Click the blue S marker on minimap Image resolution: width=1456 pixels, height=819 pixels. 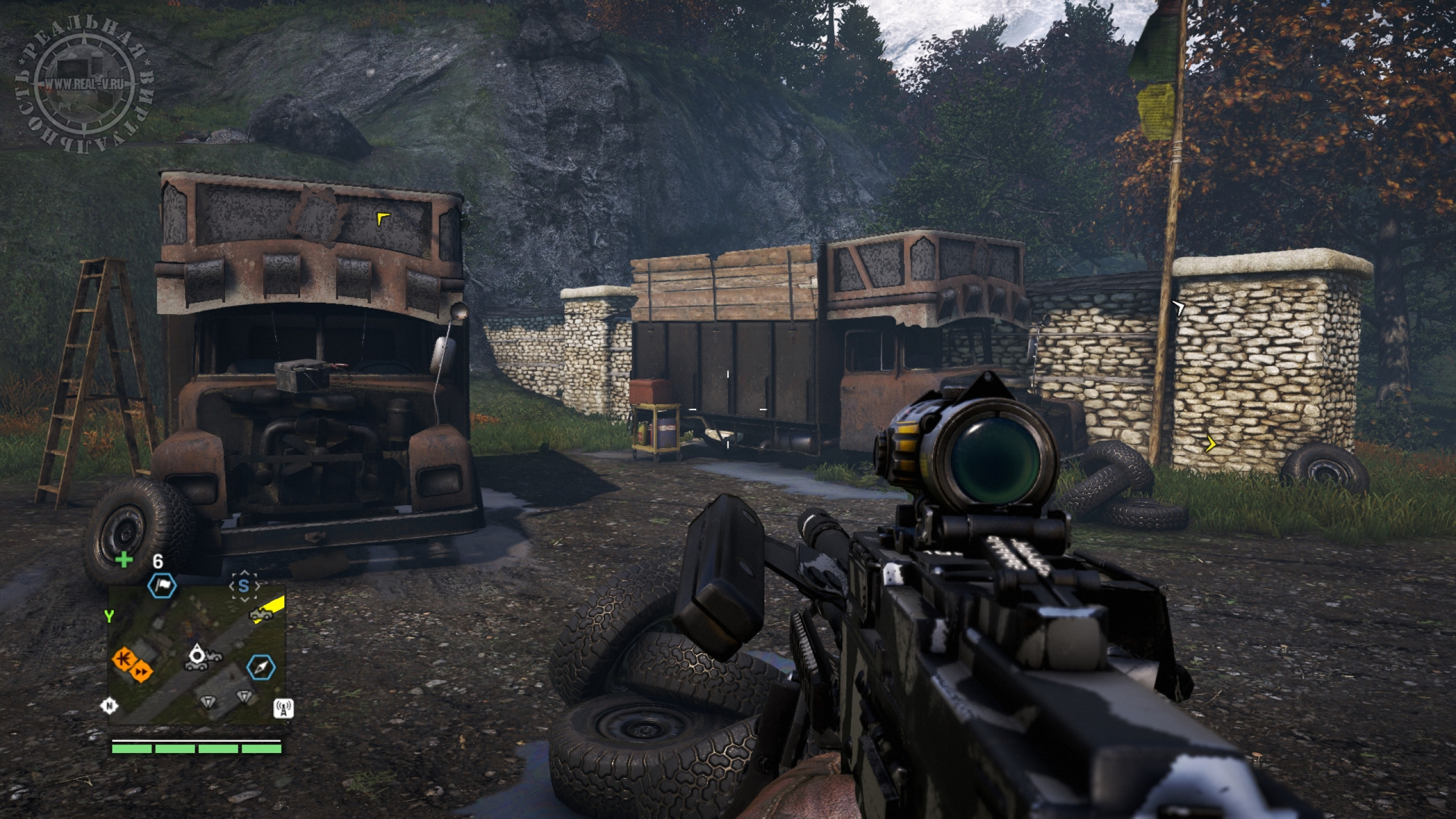coord(244,586)
